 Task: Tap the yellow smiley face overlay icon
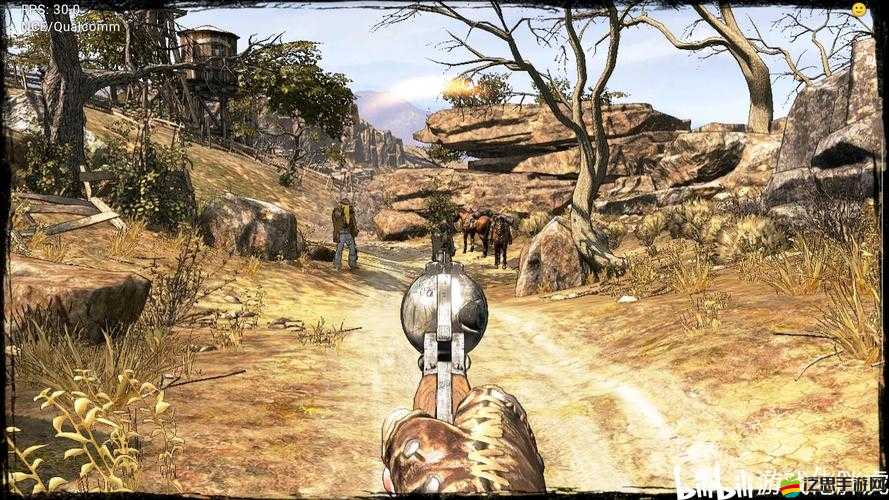tap(858, 9)
